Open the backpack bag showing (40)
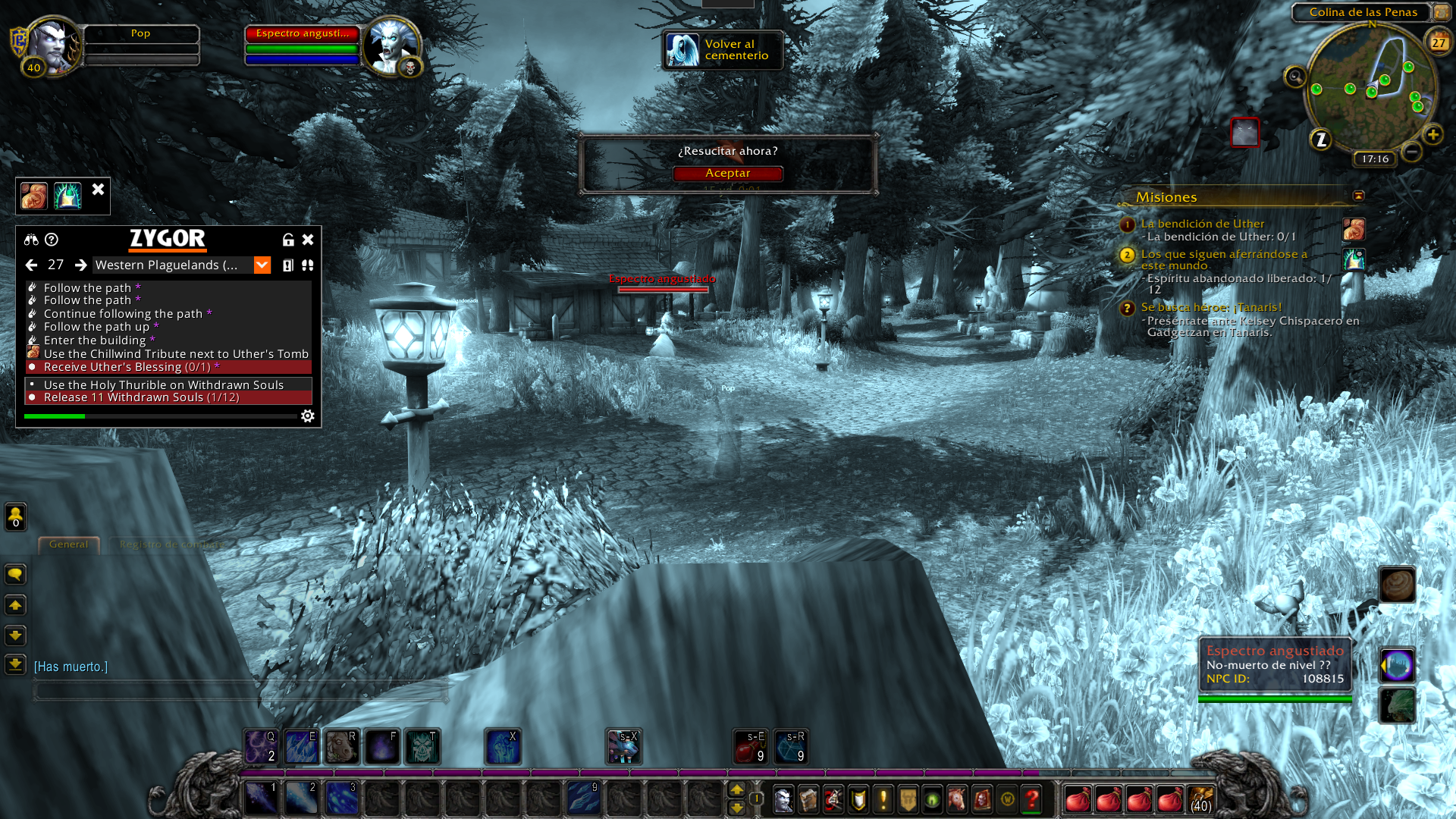 click(x=1200, y=799)
